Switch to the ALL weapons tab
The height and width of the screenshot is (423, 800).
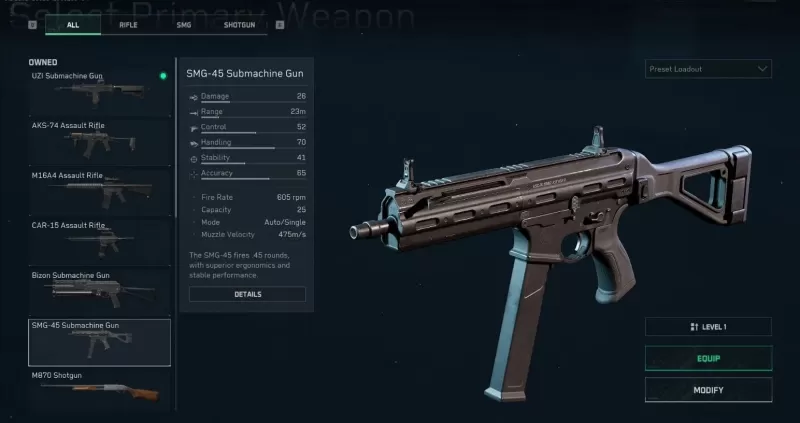(73, 25)
